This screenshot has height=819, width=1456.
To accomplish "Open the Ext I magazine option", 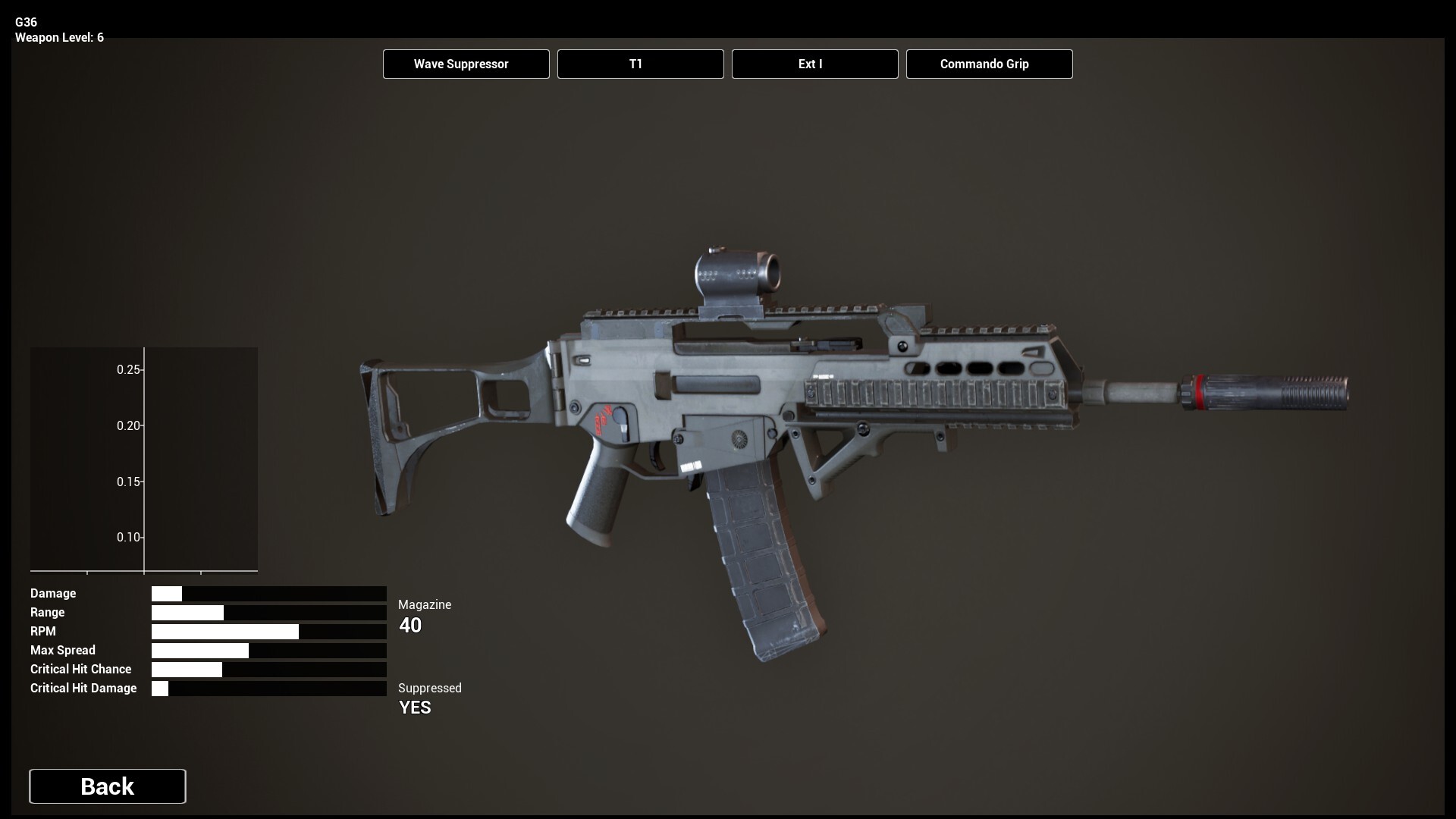I will coord(814,64).
